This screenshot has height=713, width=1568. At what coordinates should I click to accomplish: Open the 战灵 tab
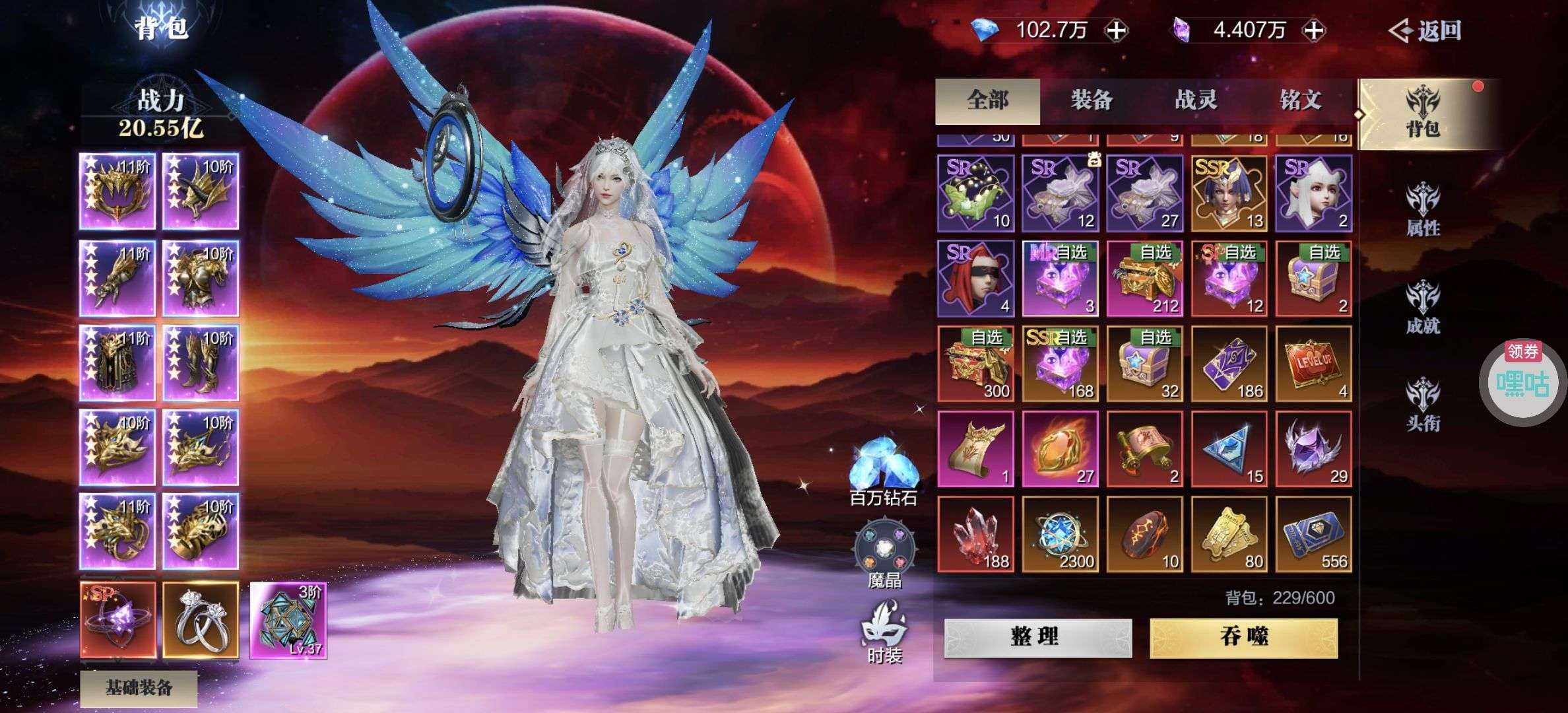(1196, 100)
